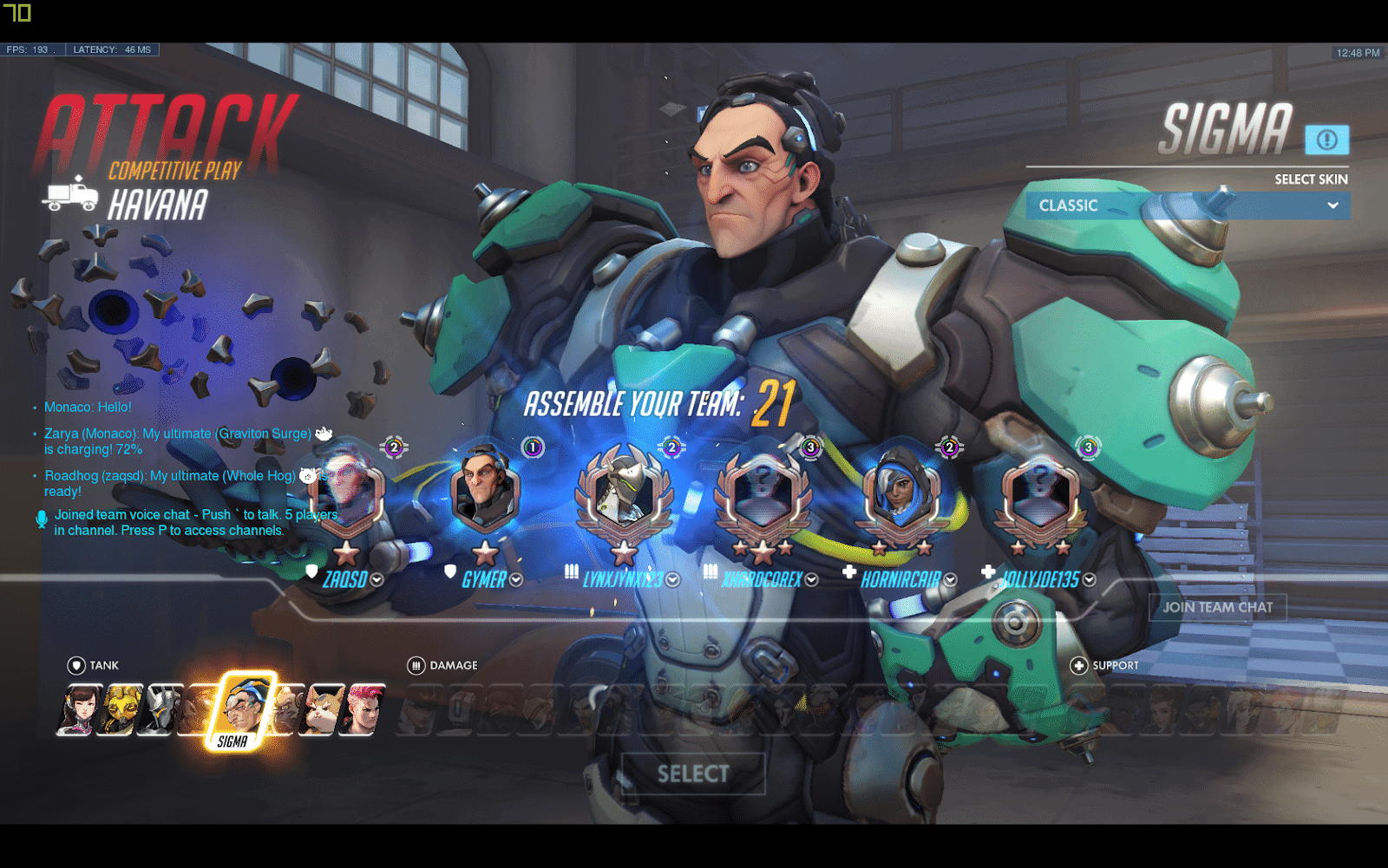Toggle team chat with JOIN TEAM CHAT
1388x868 pixels.
click(x=1218, y=607)
